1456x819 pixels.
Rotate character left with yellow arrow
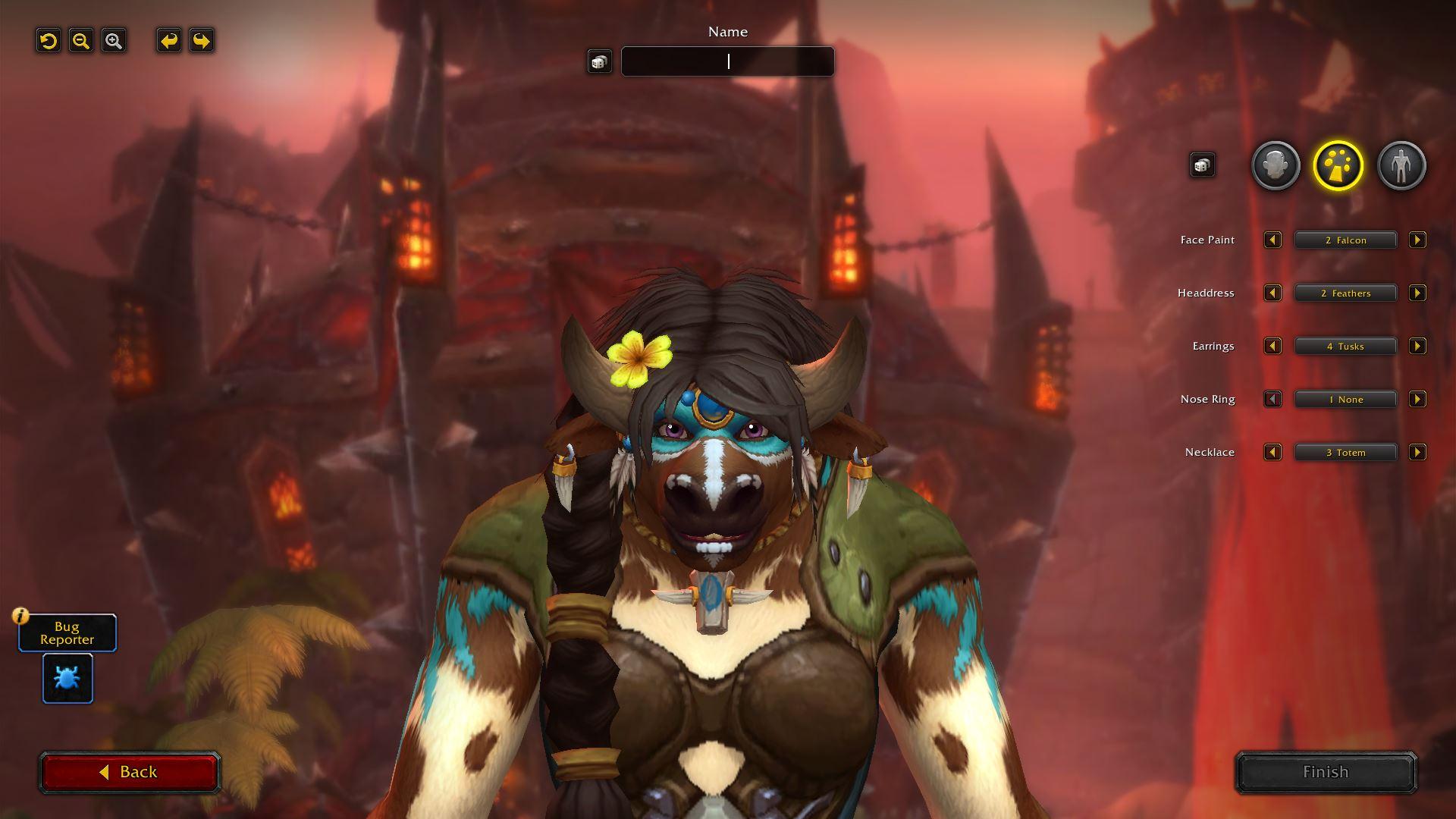(x=169, y=41)
